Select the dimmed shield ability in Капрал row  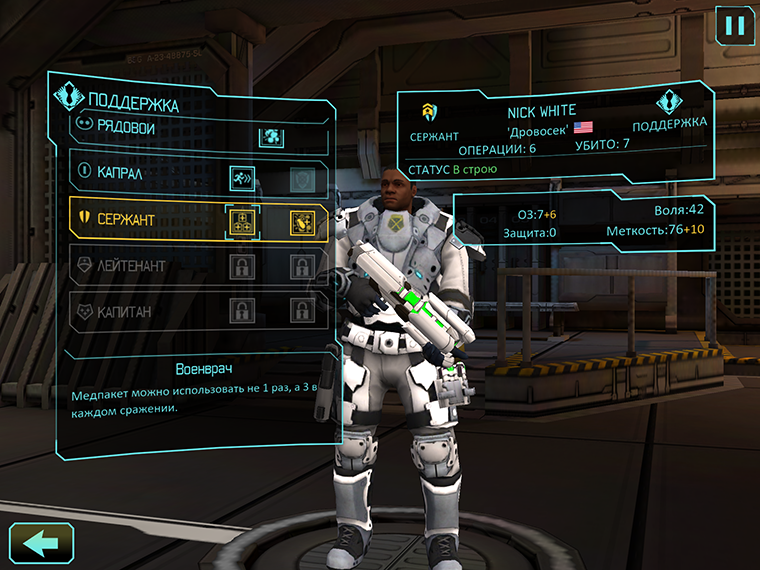(x=302, y=178)
